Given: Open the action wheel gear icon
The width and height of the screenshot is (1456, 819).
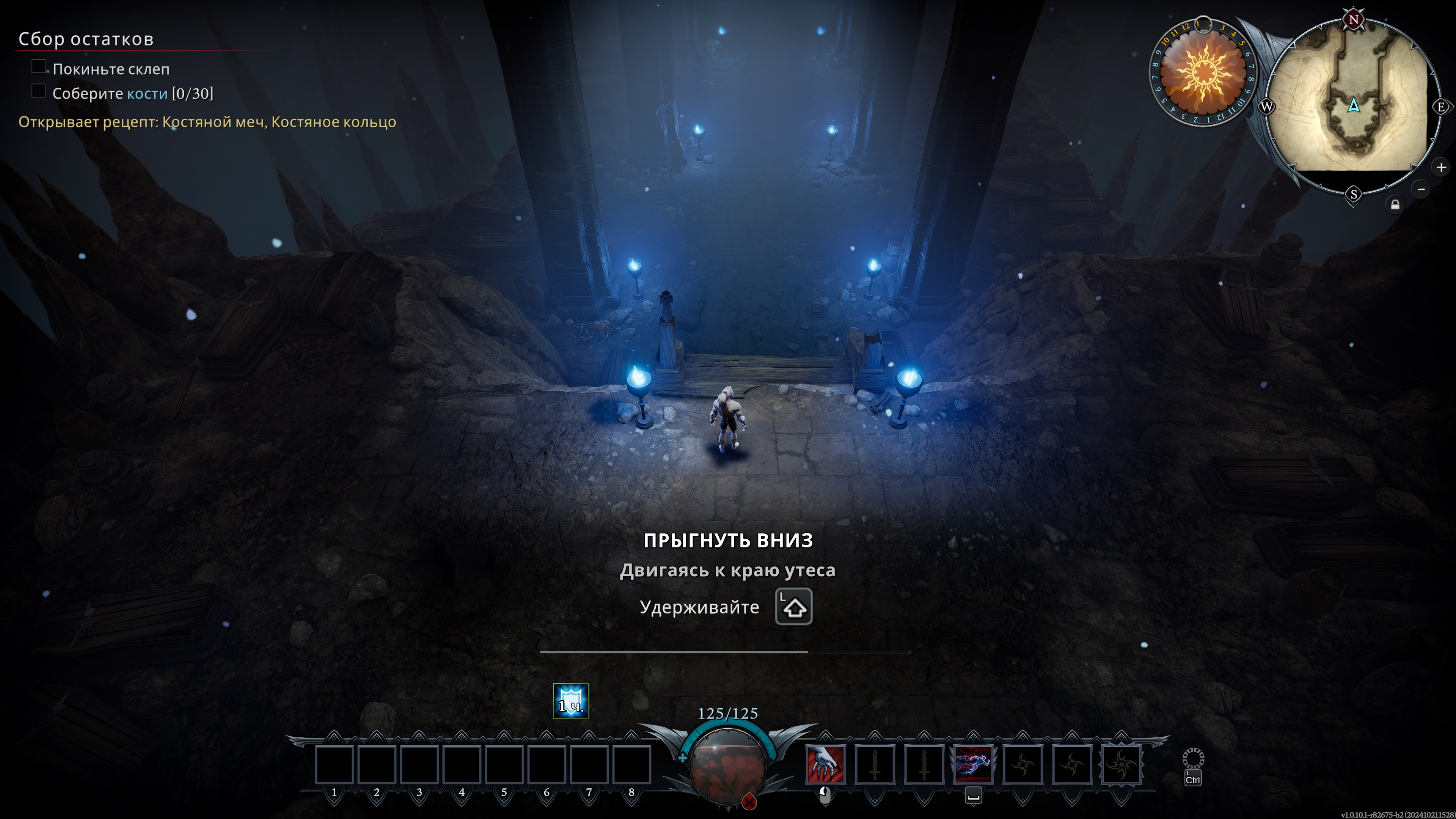Looking at the screenshot, I should pos(1193,759).
